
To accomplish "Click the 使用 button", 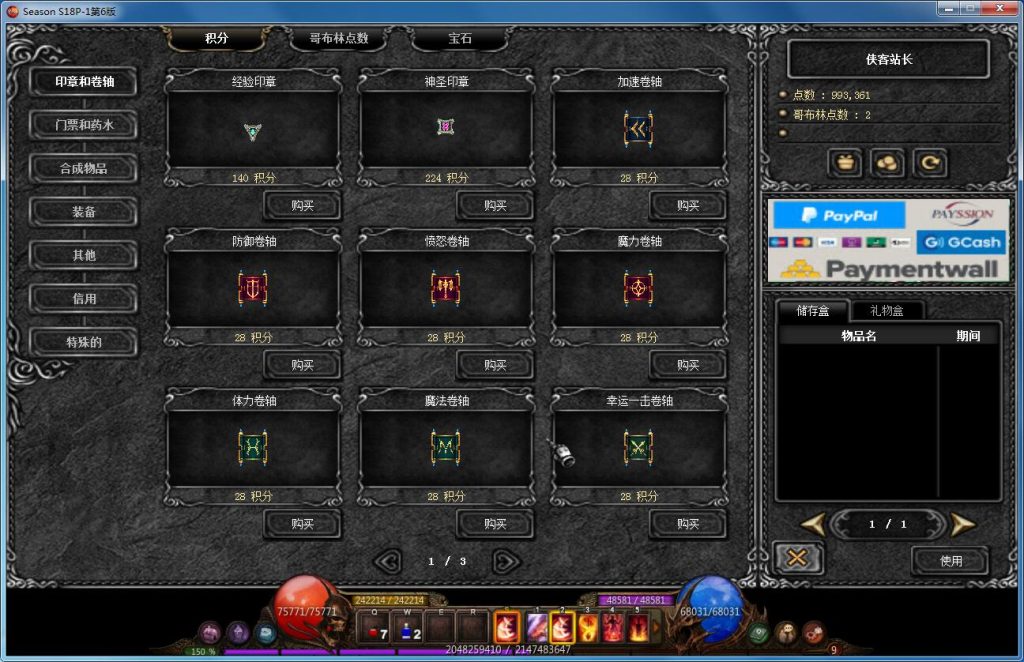I will (x=950, y=561).
